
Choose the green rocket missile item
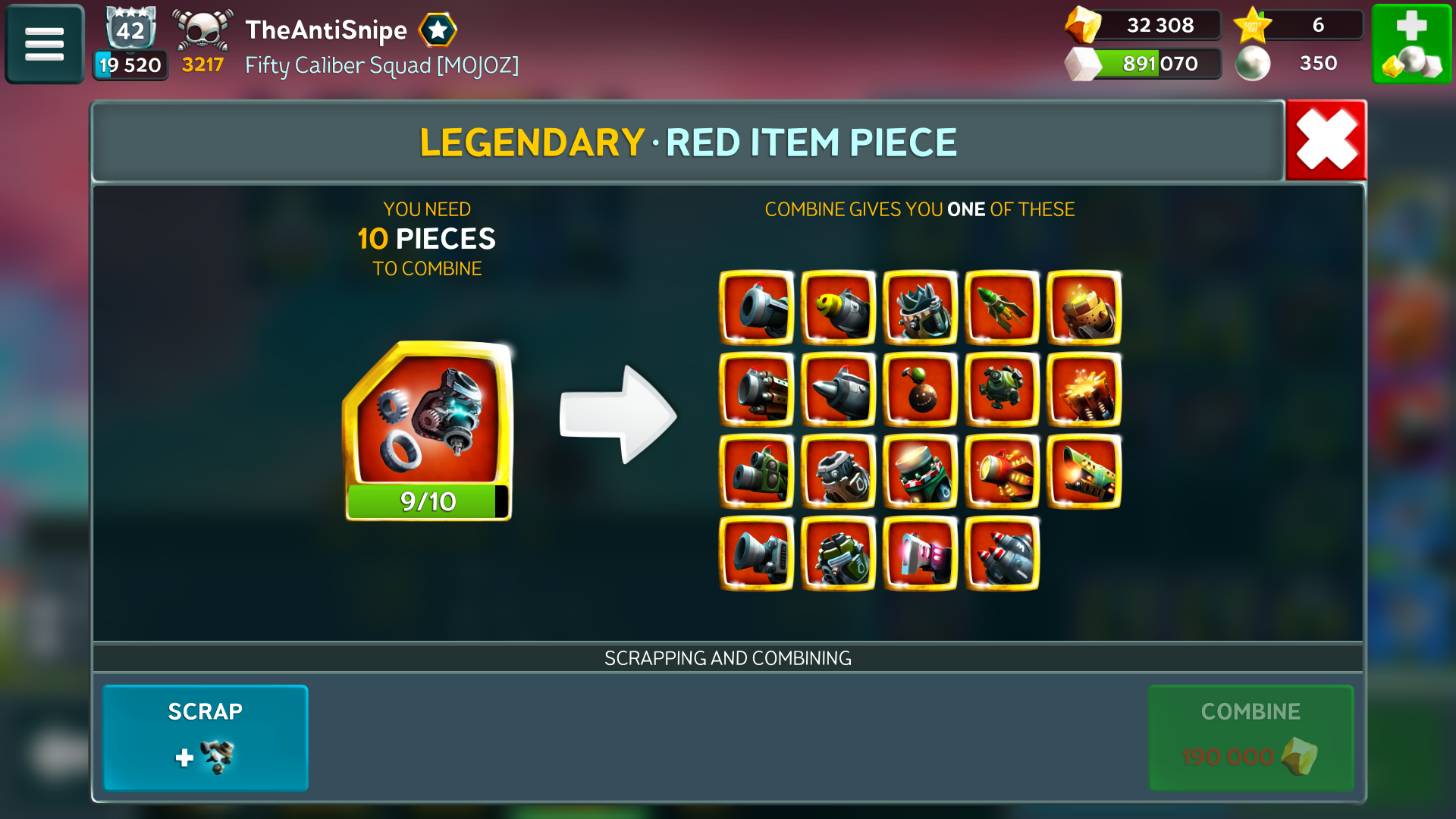pyautogui.click(x=1002, y=308)
